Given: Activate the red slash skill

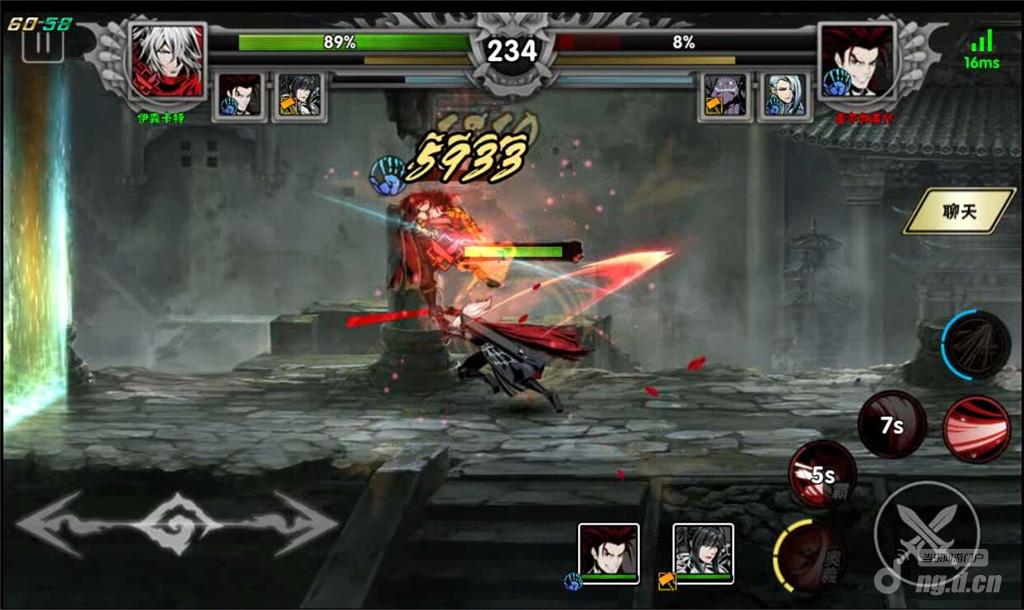Looking at the screenshot, I should 976,428.
